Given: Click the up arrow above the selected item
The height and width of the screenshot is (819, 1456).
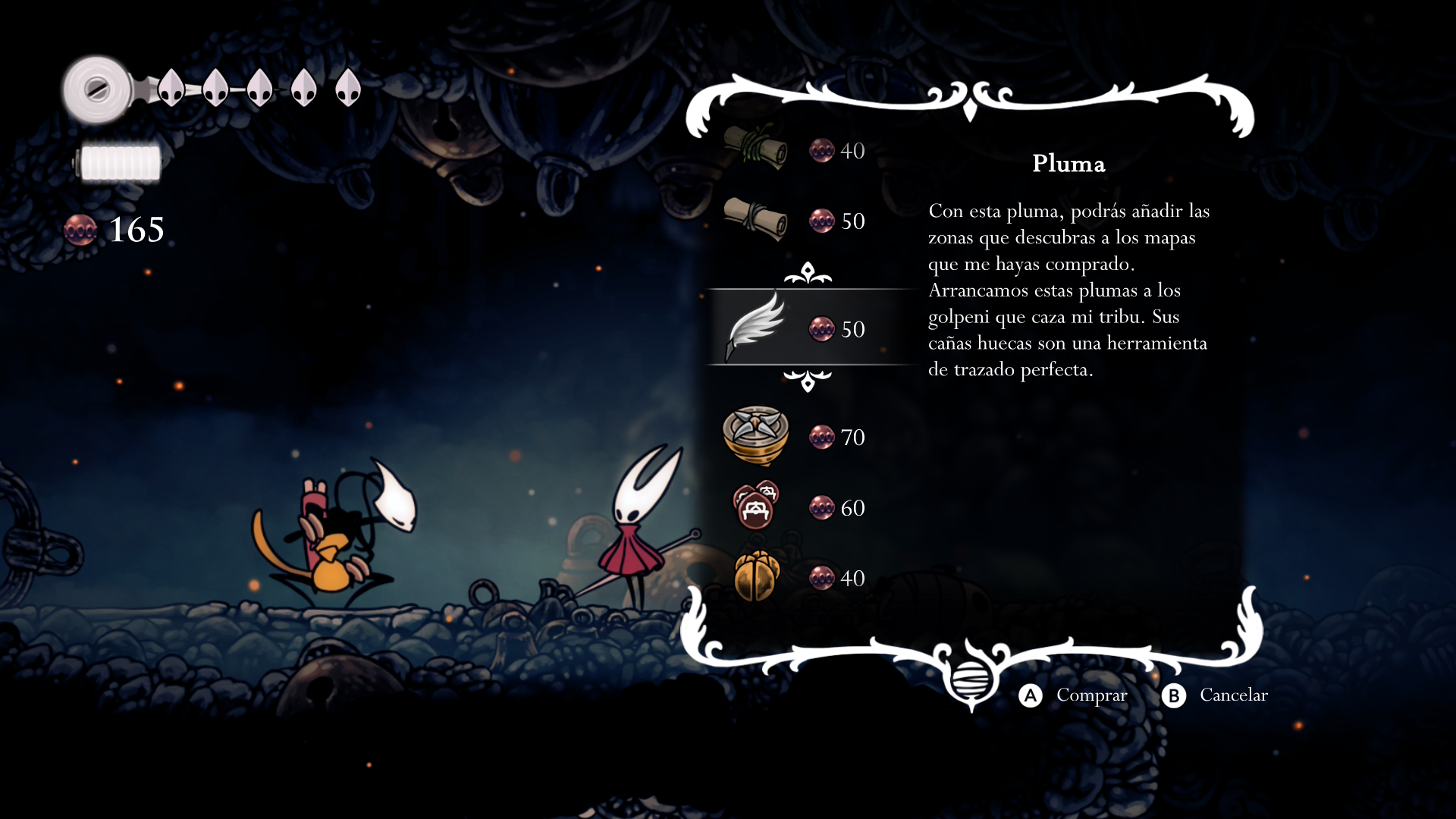Looking at the screenshot, I should (808, 273).
